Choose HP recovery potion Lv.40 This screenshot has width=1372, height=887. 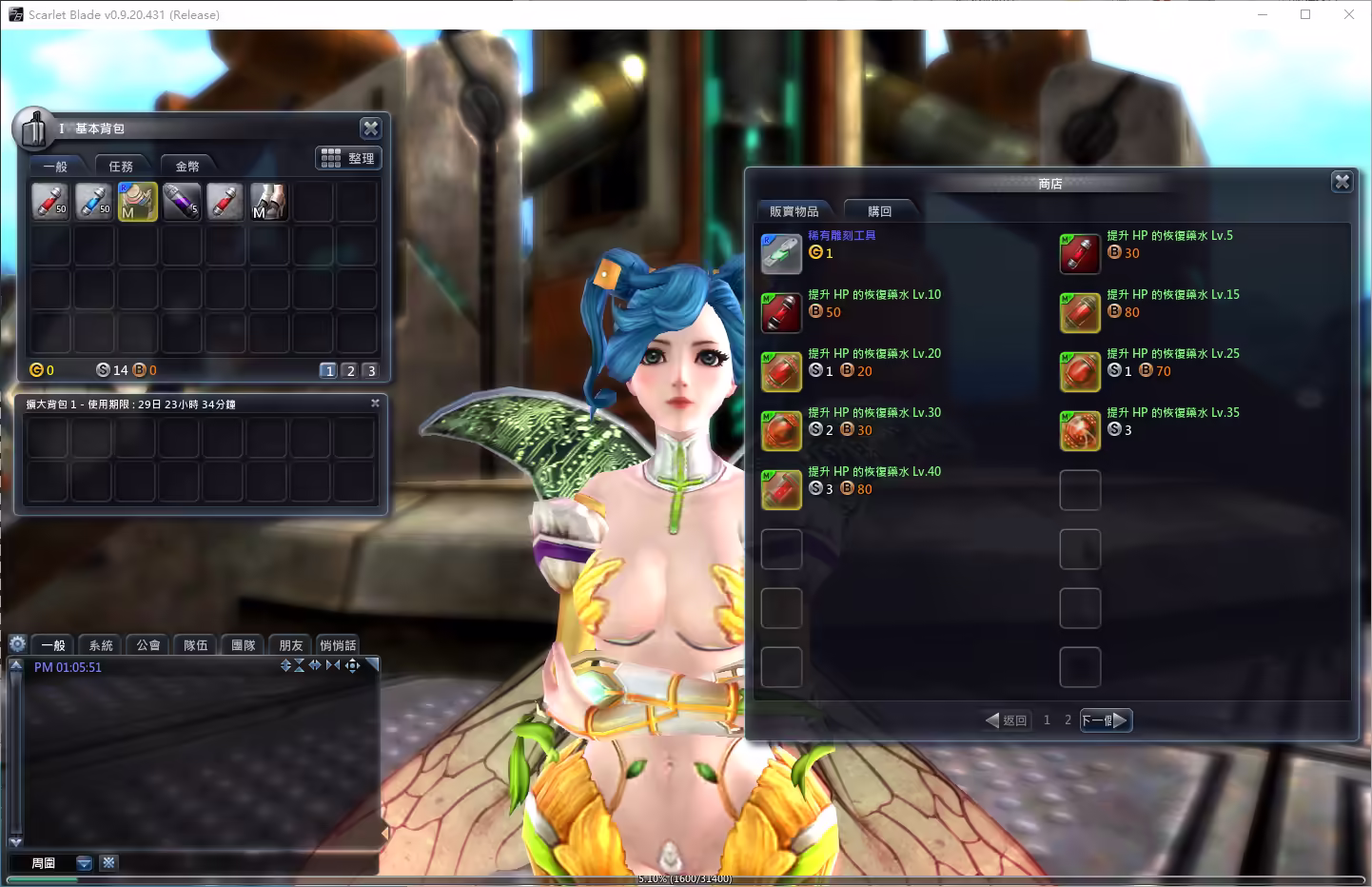coord(781,490)
